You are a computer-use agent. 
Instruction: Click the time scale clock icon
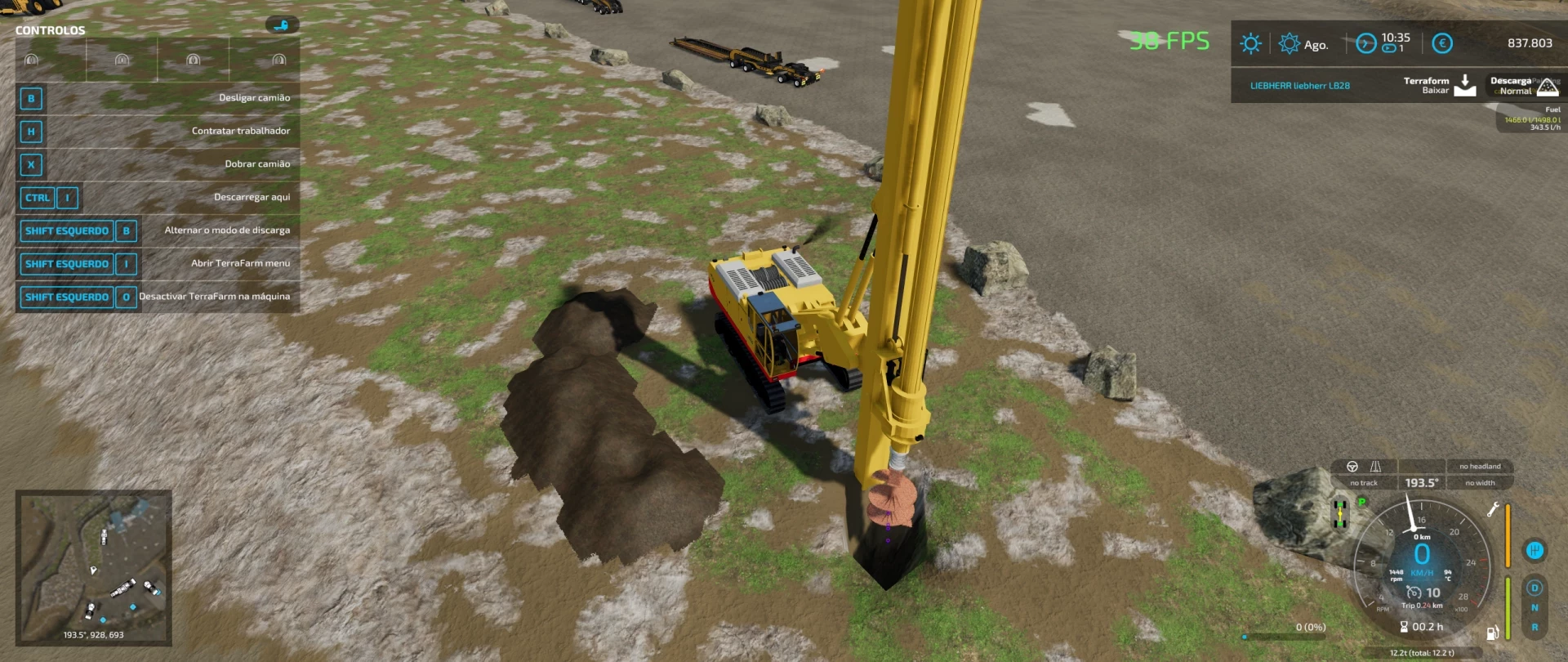1365,42
